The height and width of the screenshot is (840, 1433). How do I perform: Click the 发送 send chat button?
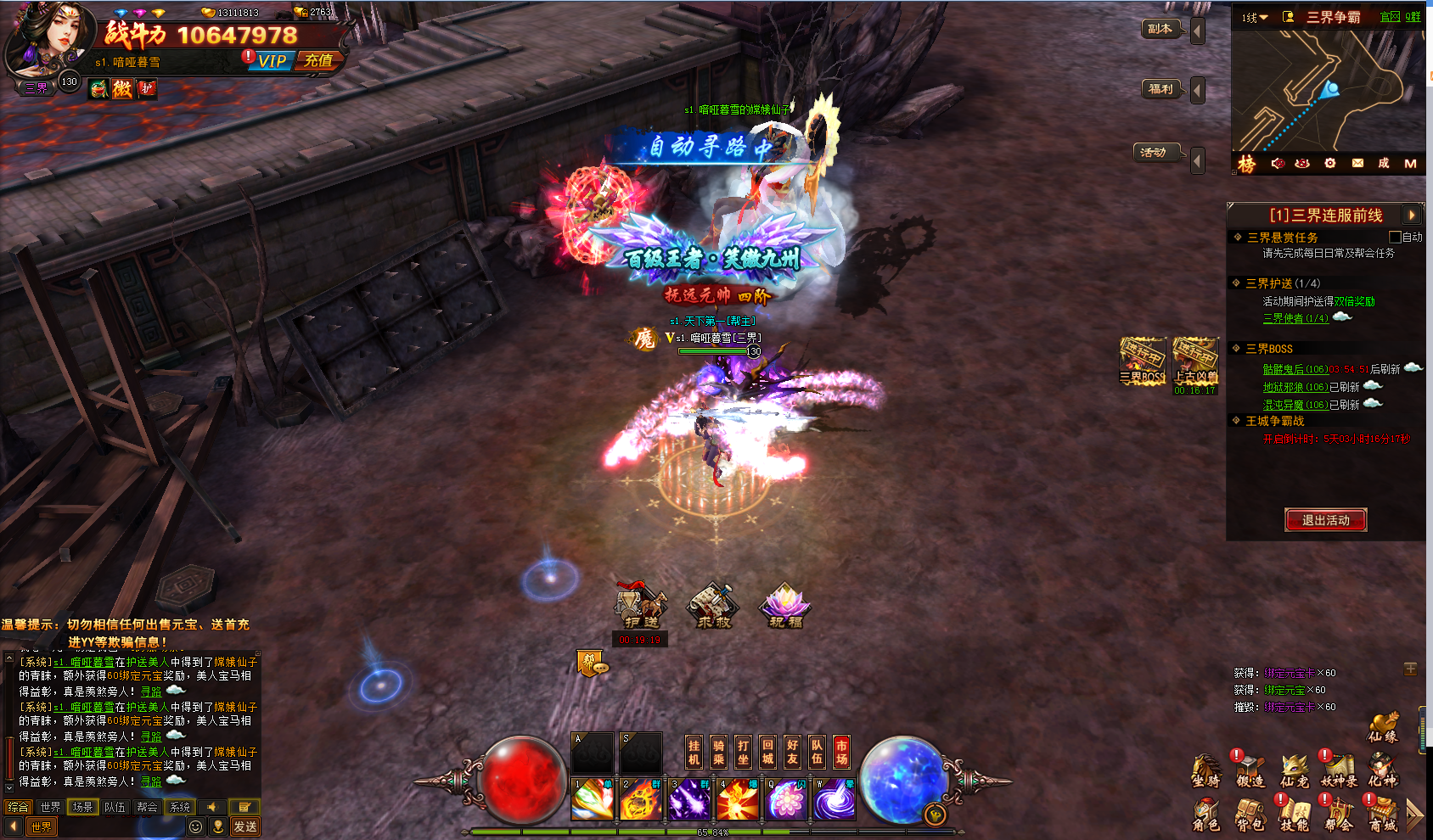tap(245, 826)
